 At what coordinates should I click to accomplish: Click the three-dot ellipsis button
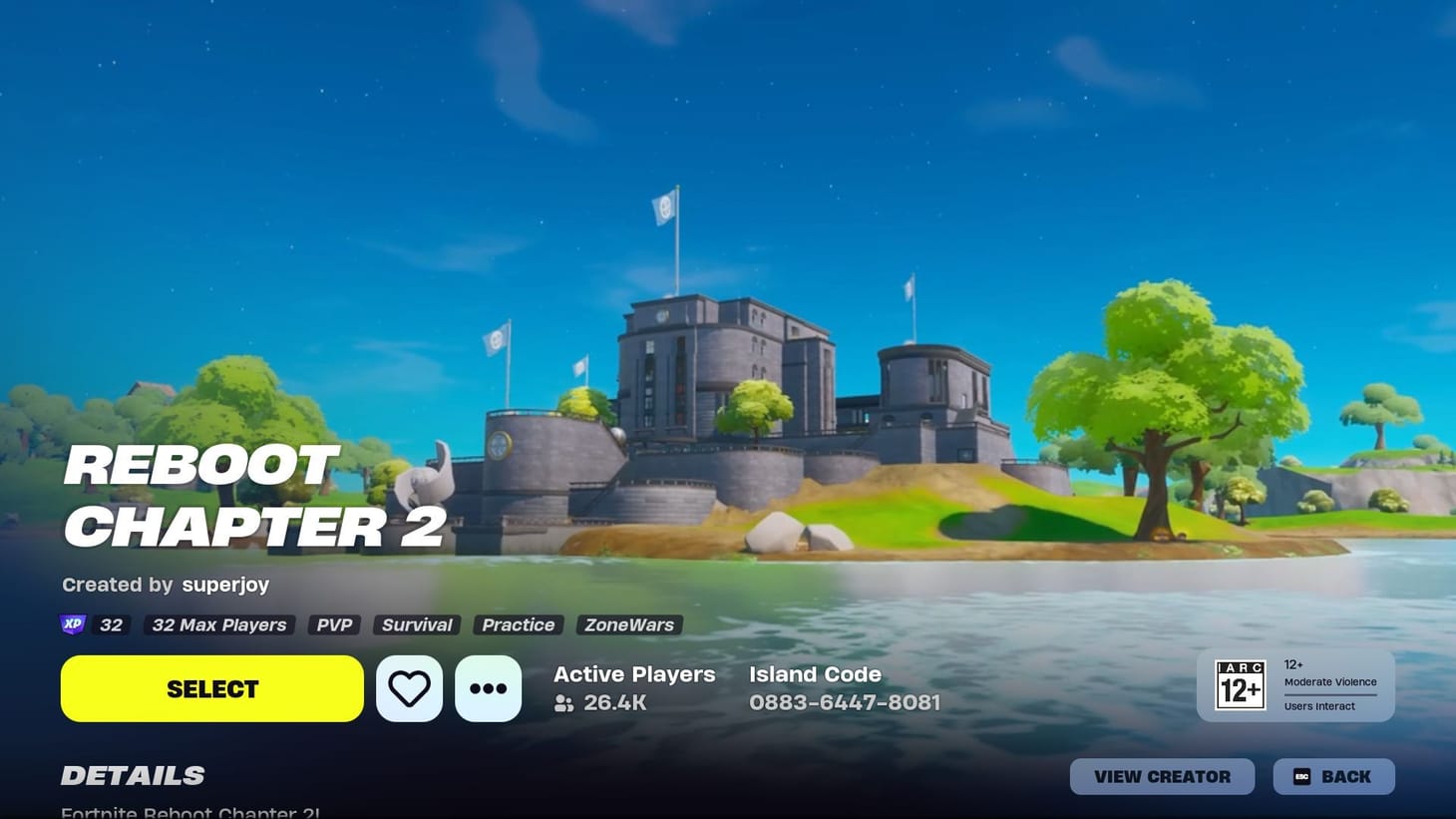pos(488,687)
